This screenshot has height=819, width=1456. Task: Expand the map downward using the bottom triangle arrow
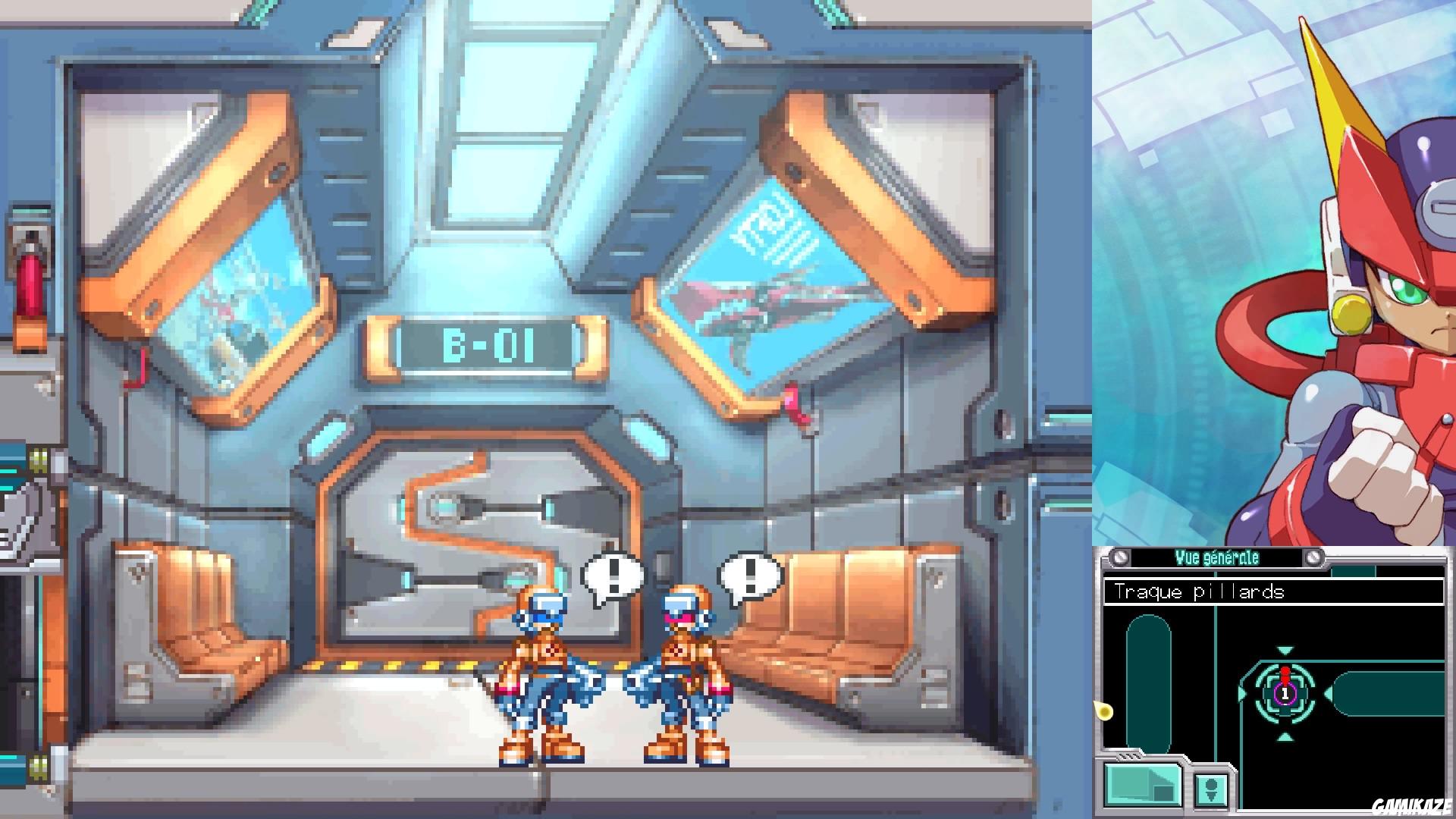point(1285,737)
